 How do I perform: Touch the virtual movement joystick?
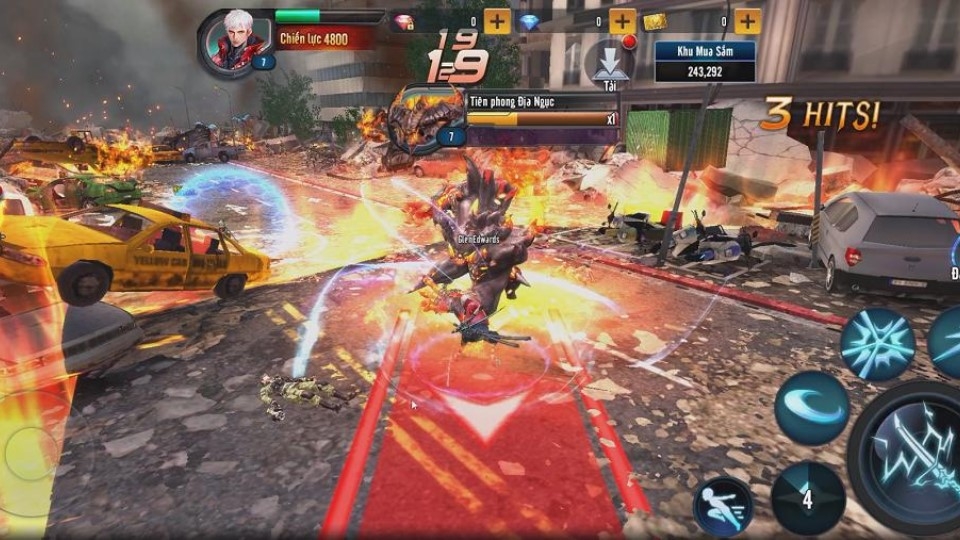tap(30, 455)
